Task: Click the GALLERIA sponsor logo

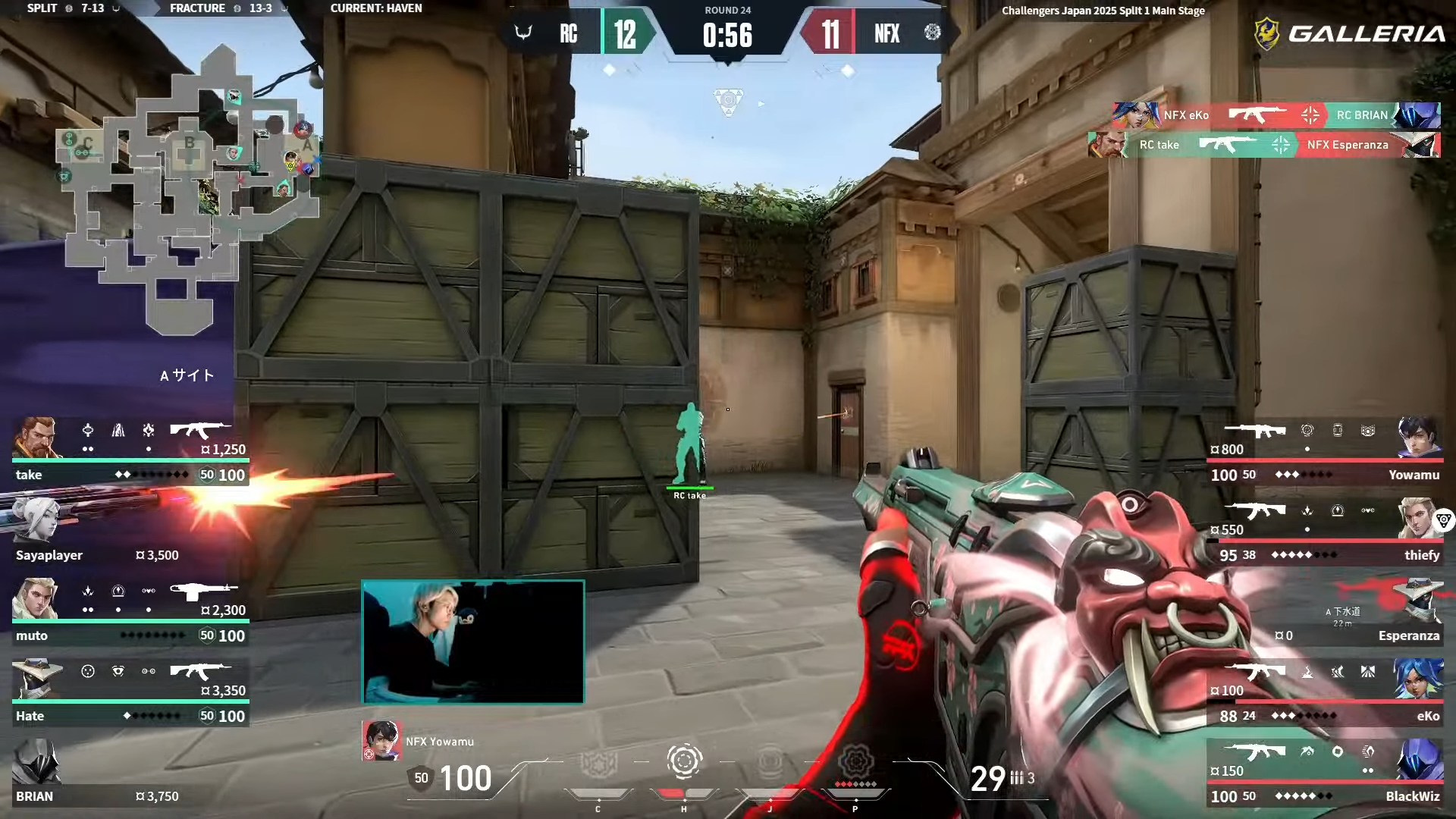Action: pyautogui.click(x=1350, y=33)
